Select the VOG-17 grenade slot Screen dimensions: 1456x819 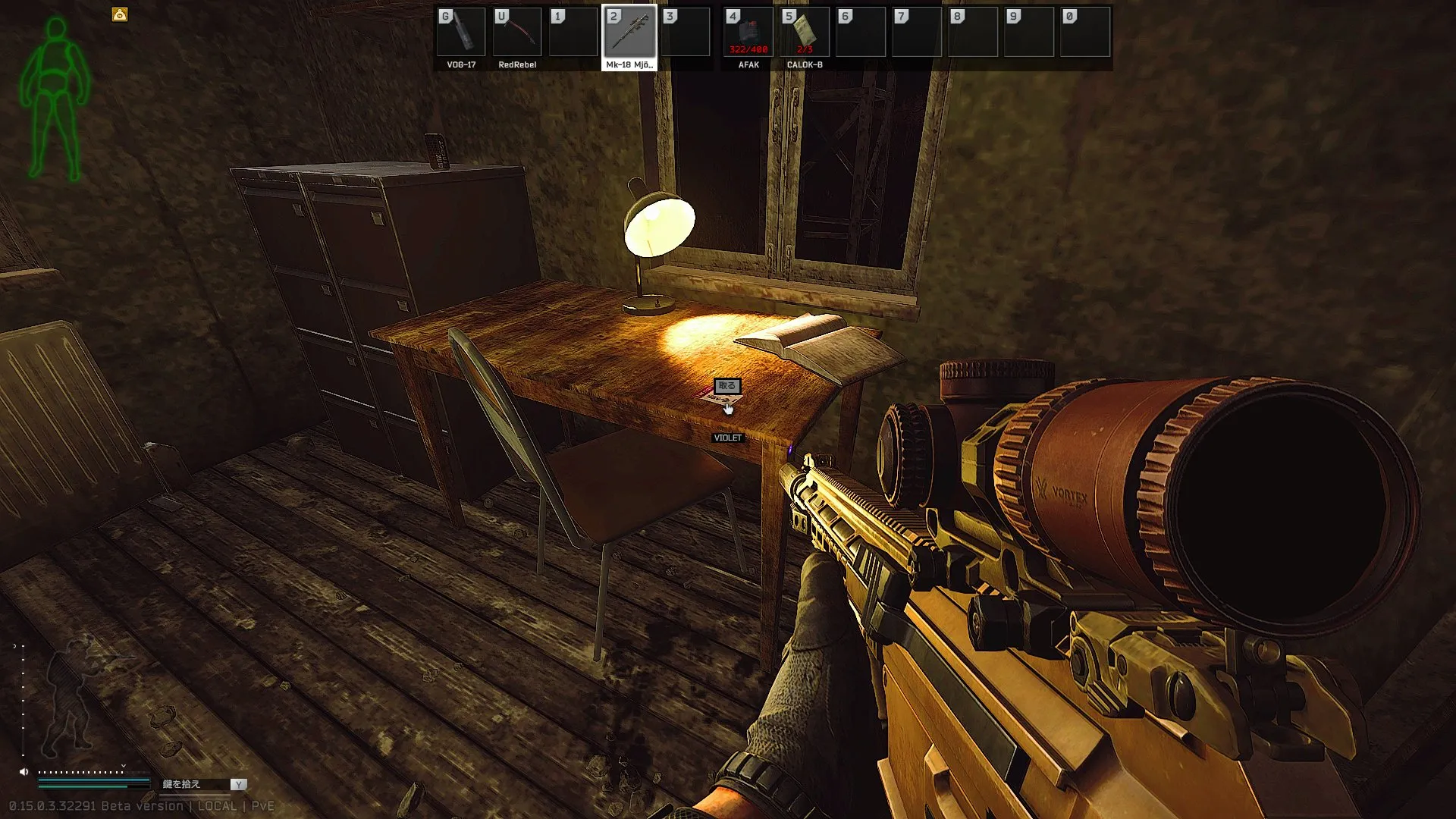tap(461, 33)
